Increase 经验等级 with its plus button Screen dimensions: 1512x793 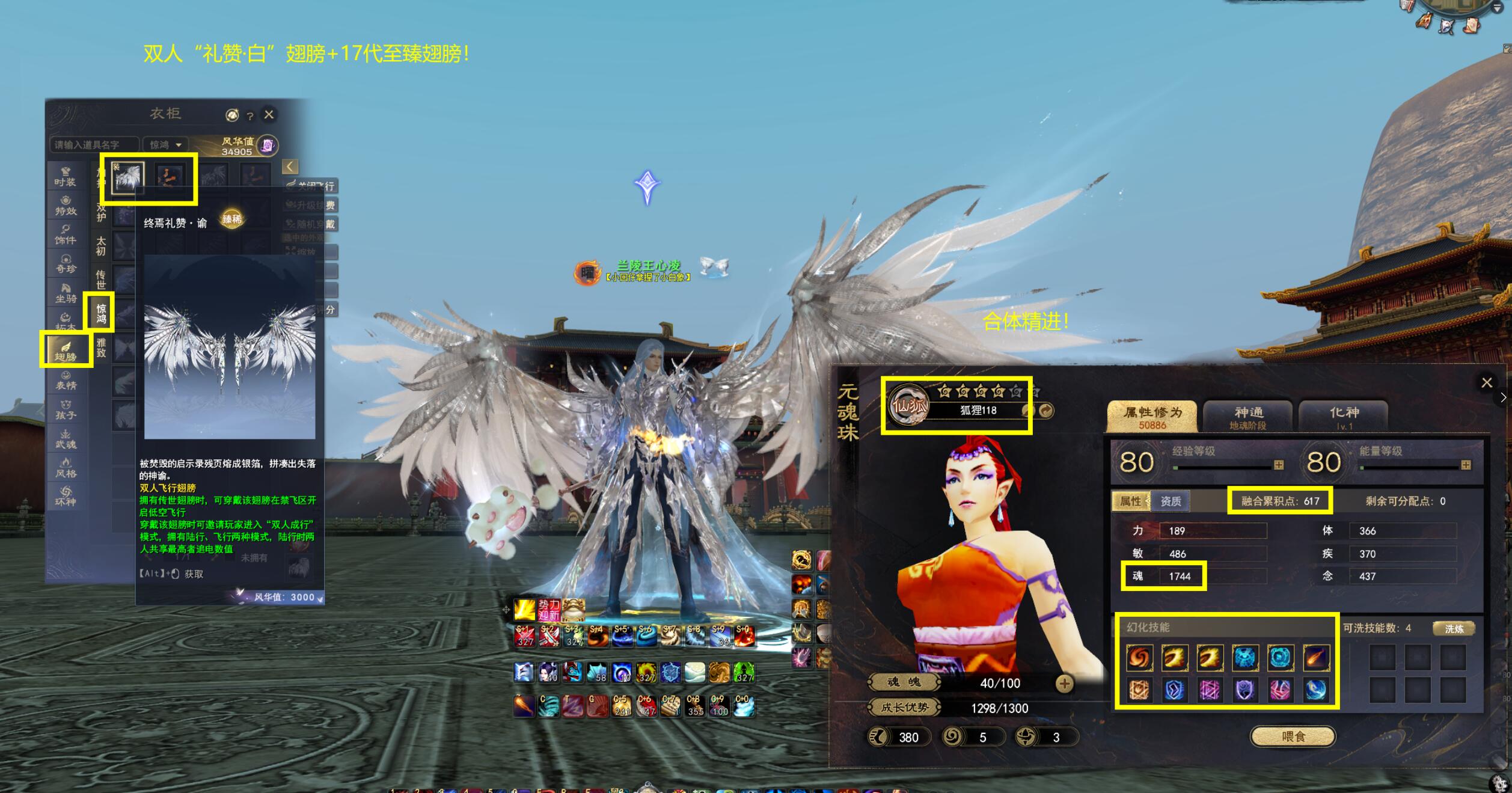(1279, 465)
